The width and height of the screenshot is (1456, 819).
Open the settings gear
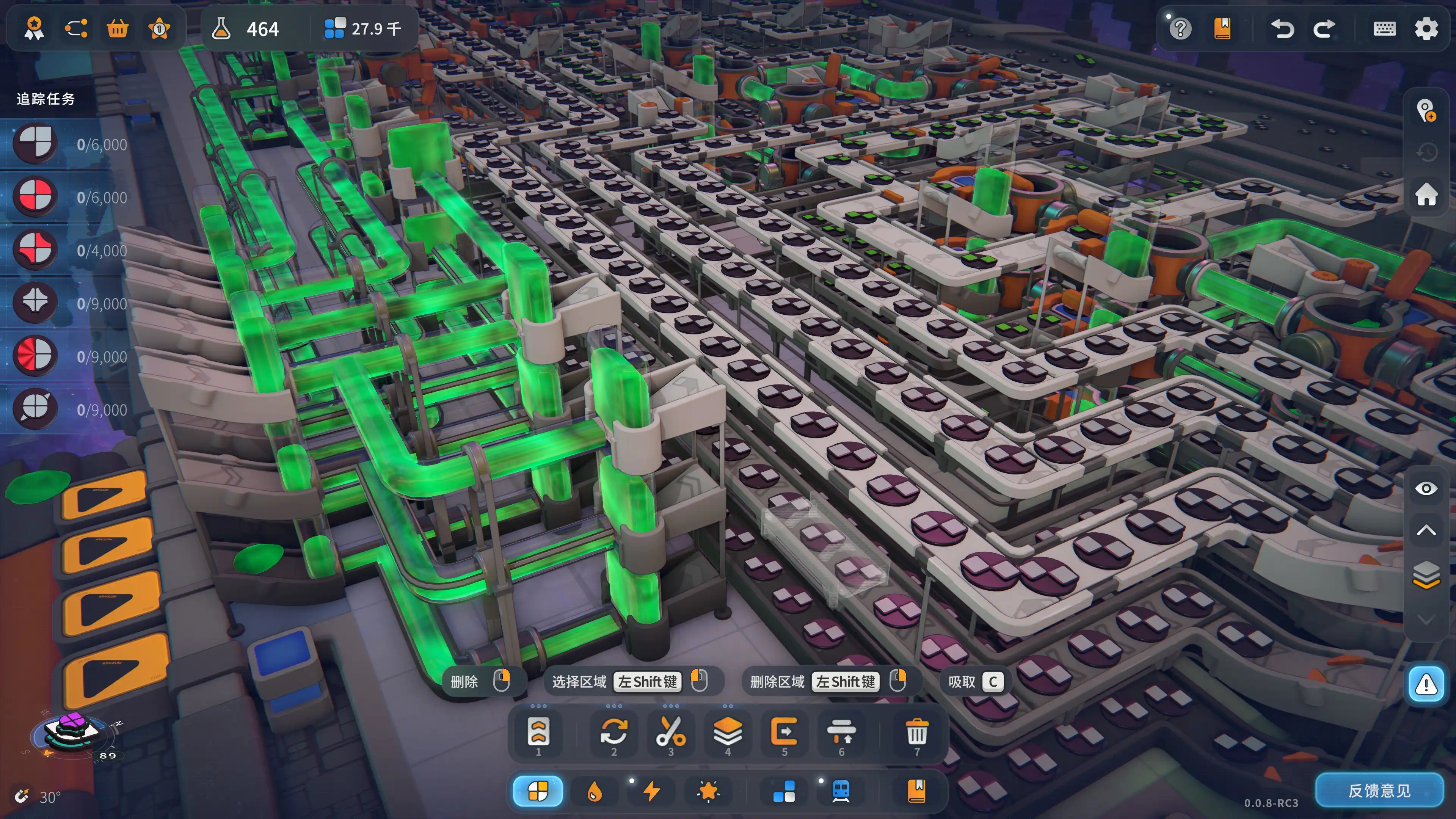coord(1426,28)
